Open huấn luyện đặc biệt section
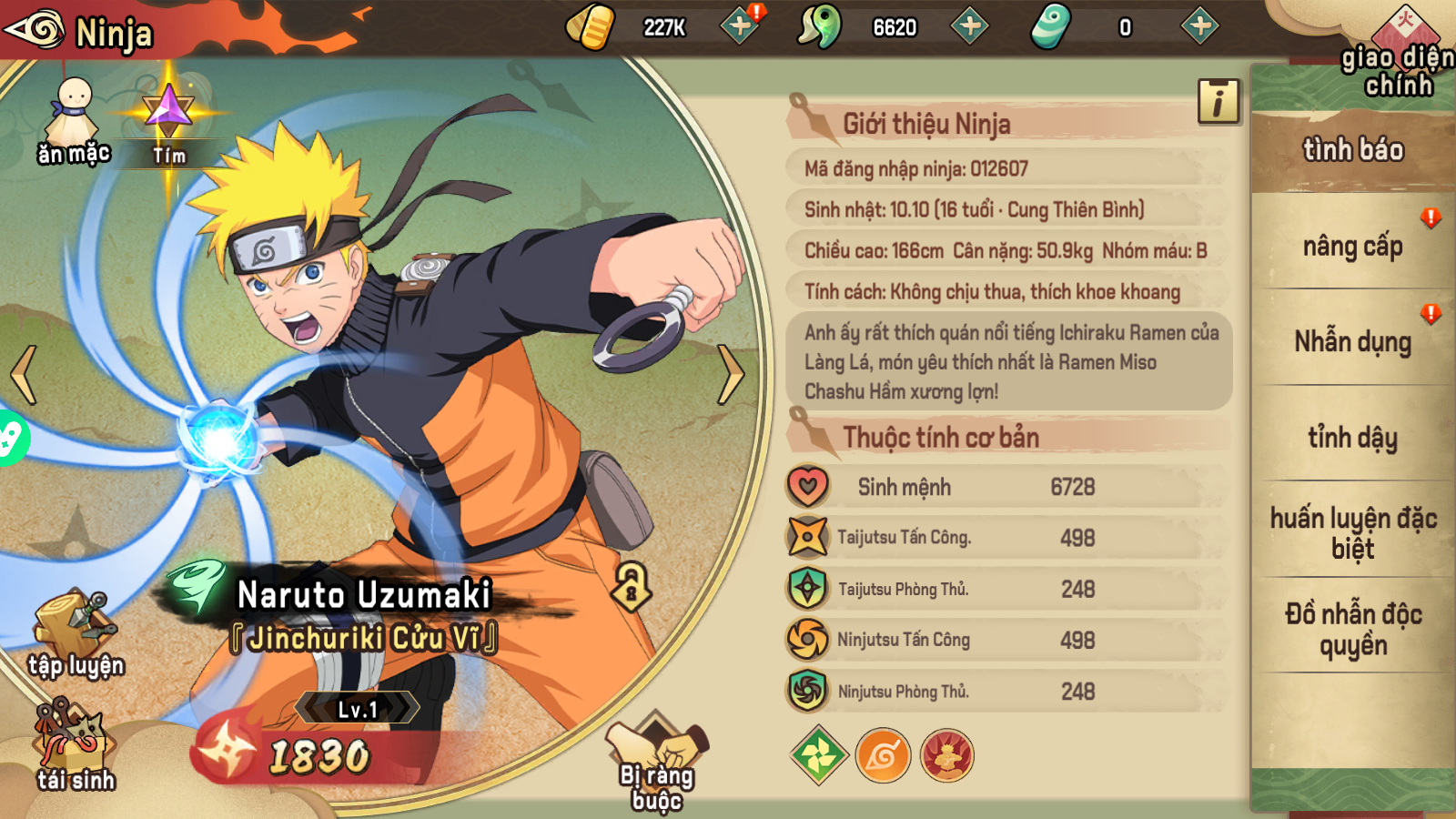 pyautogui.click(x=1355, y=533)
